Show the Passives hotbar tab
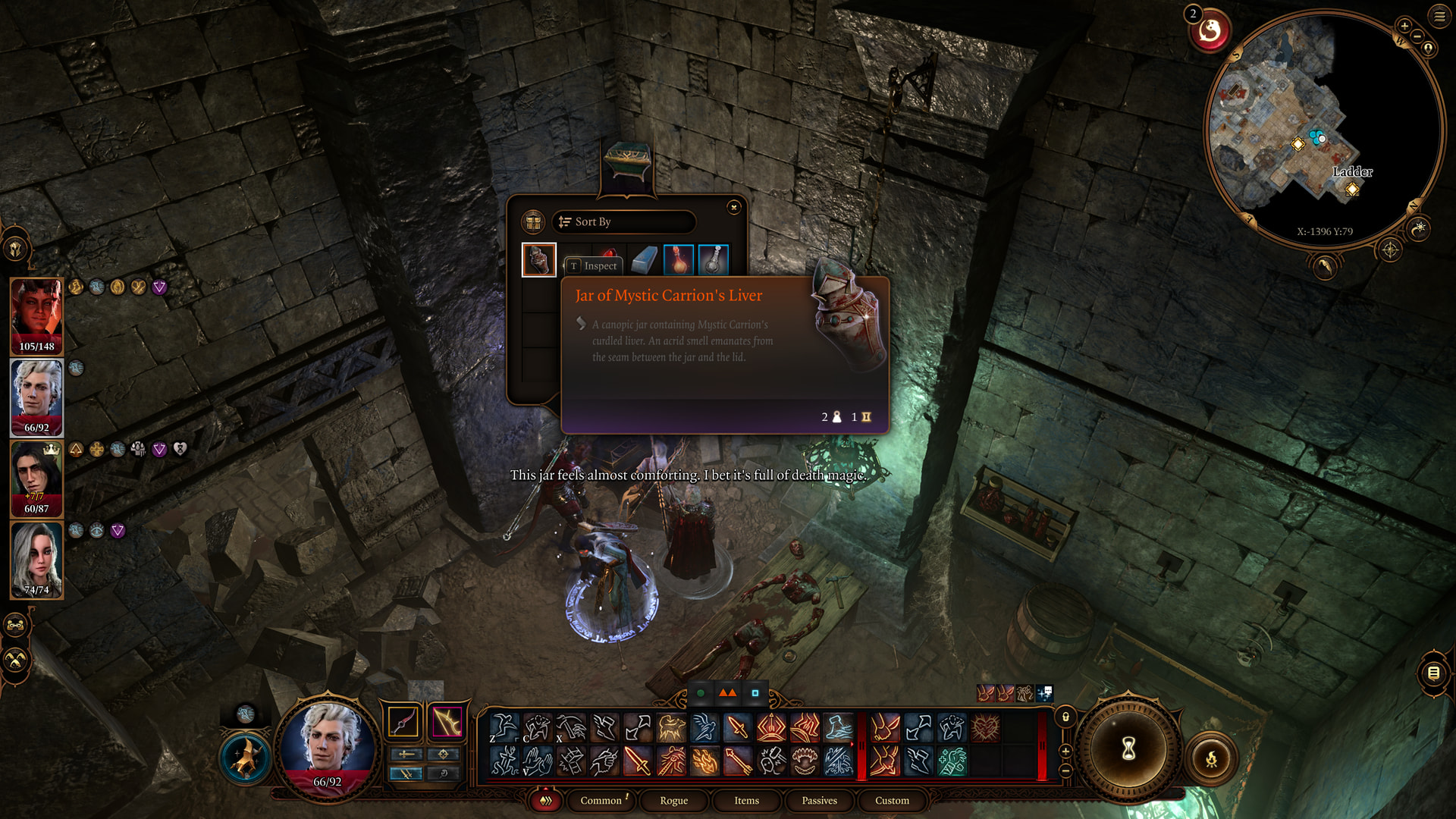 (x=819, y=800)
